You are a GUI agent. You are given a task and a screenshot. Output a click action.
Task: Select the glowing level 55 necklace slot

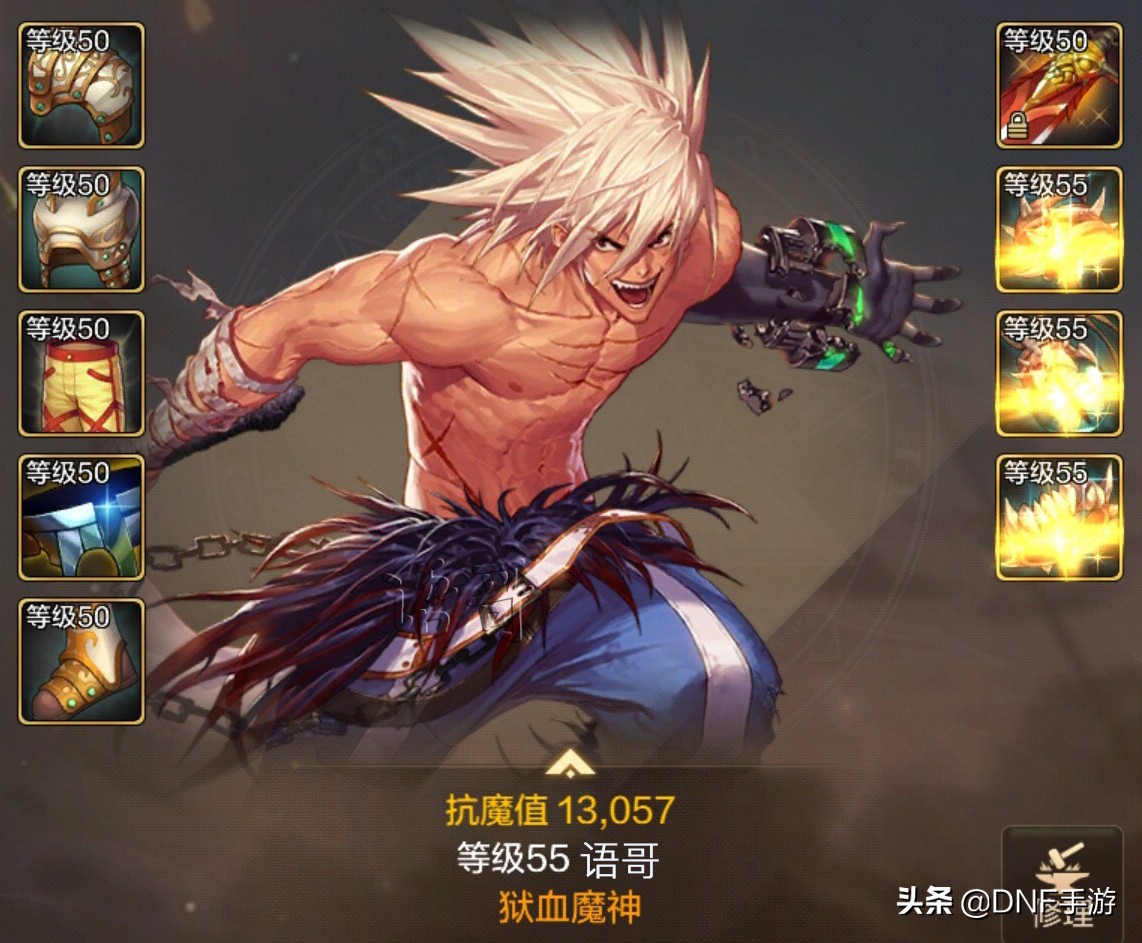tap(1059, 374)
